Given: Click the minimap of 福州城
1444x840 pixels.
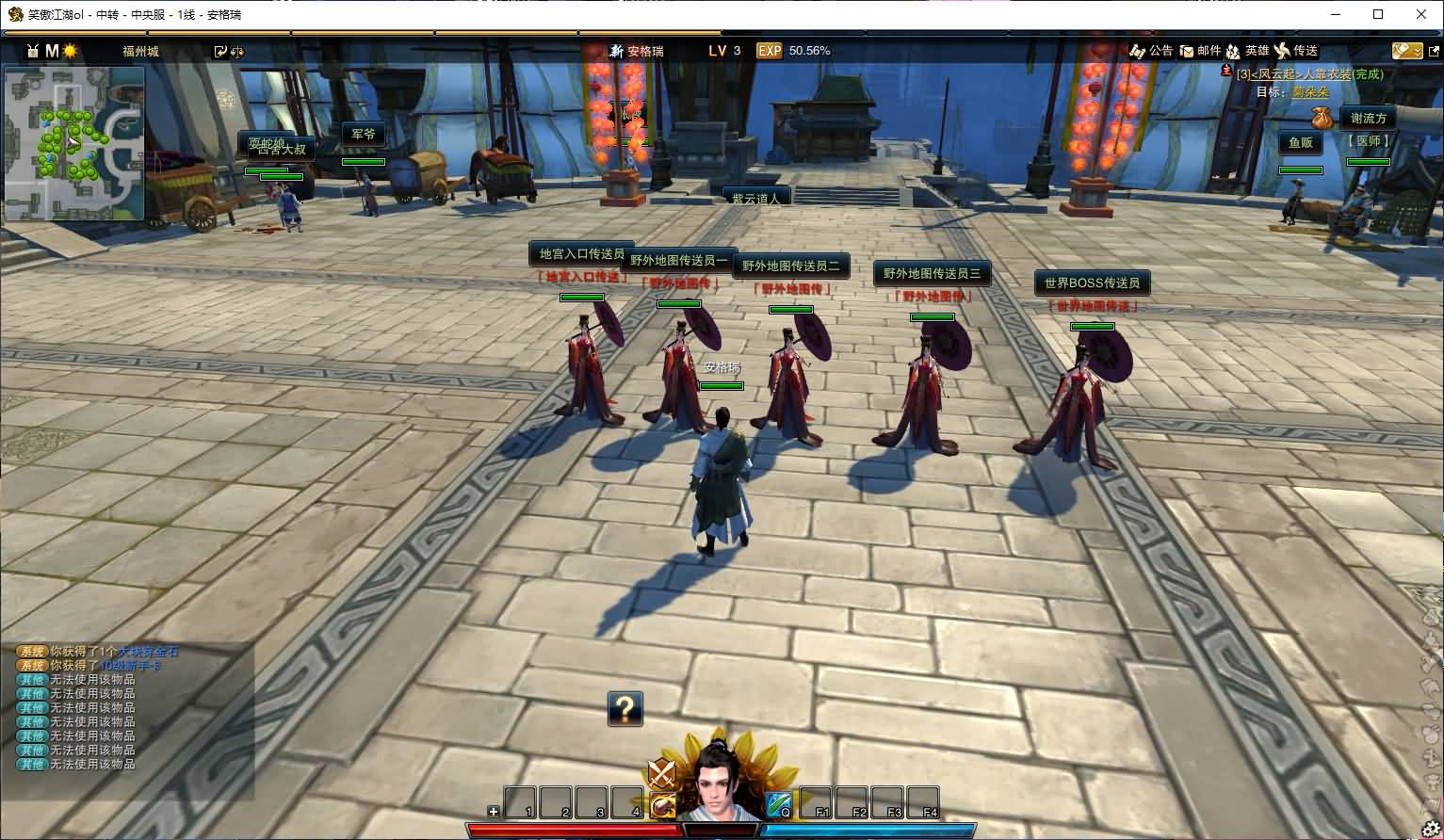Looking at the screenshot, I should coord(74,143).
